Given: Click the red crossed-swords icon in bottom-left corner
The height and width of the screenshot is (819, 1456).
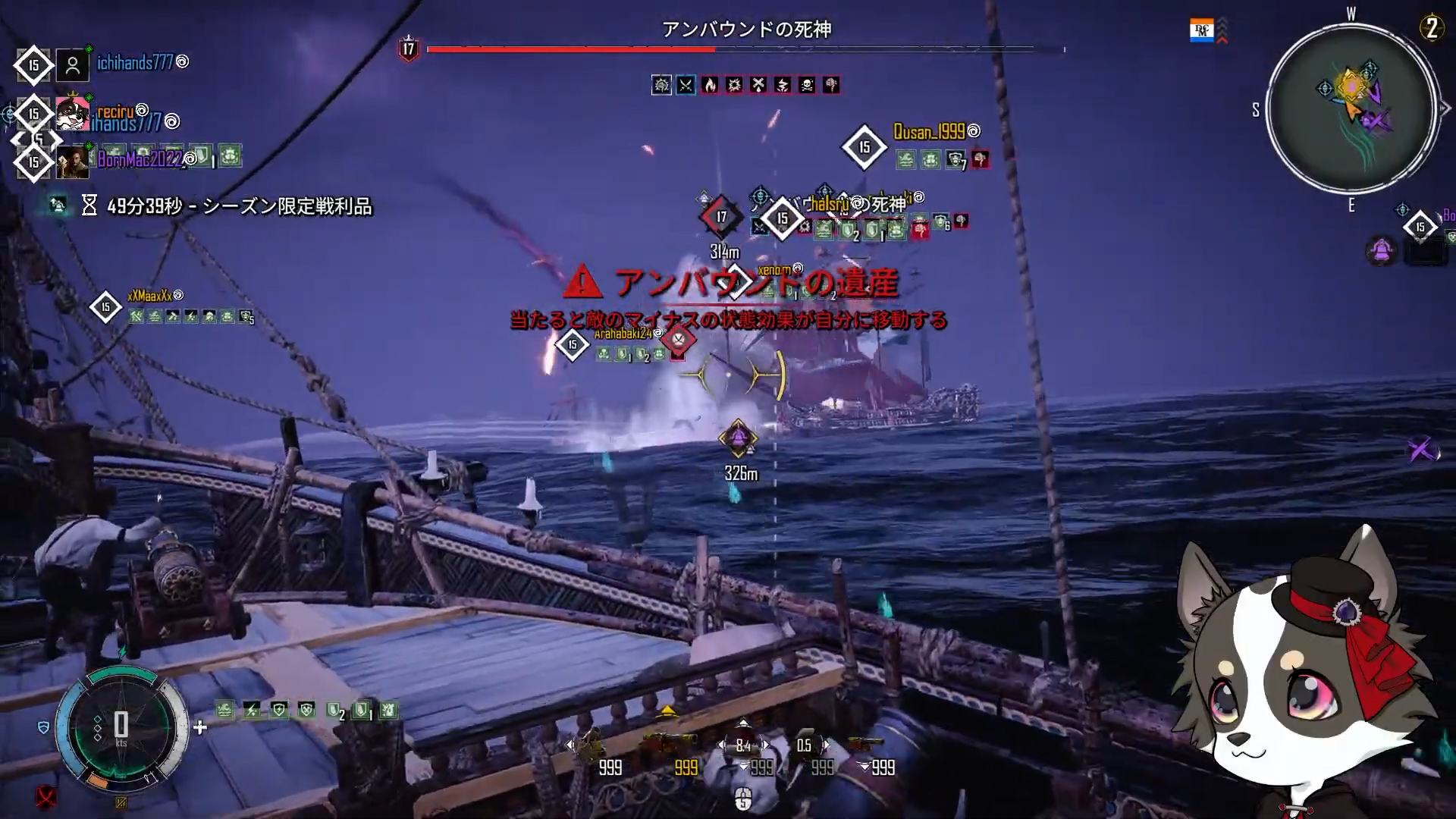Looking at the screenshot, I should coord(46,797).
